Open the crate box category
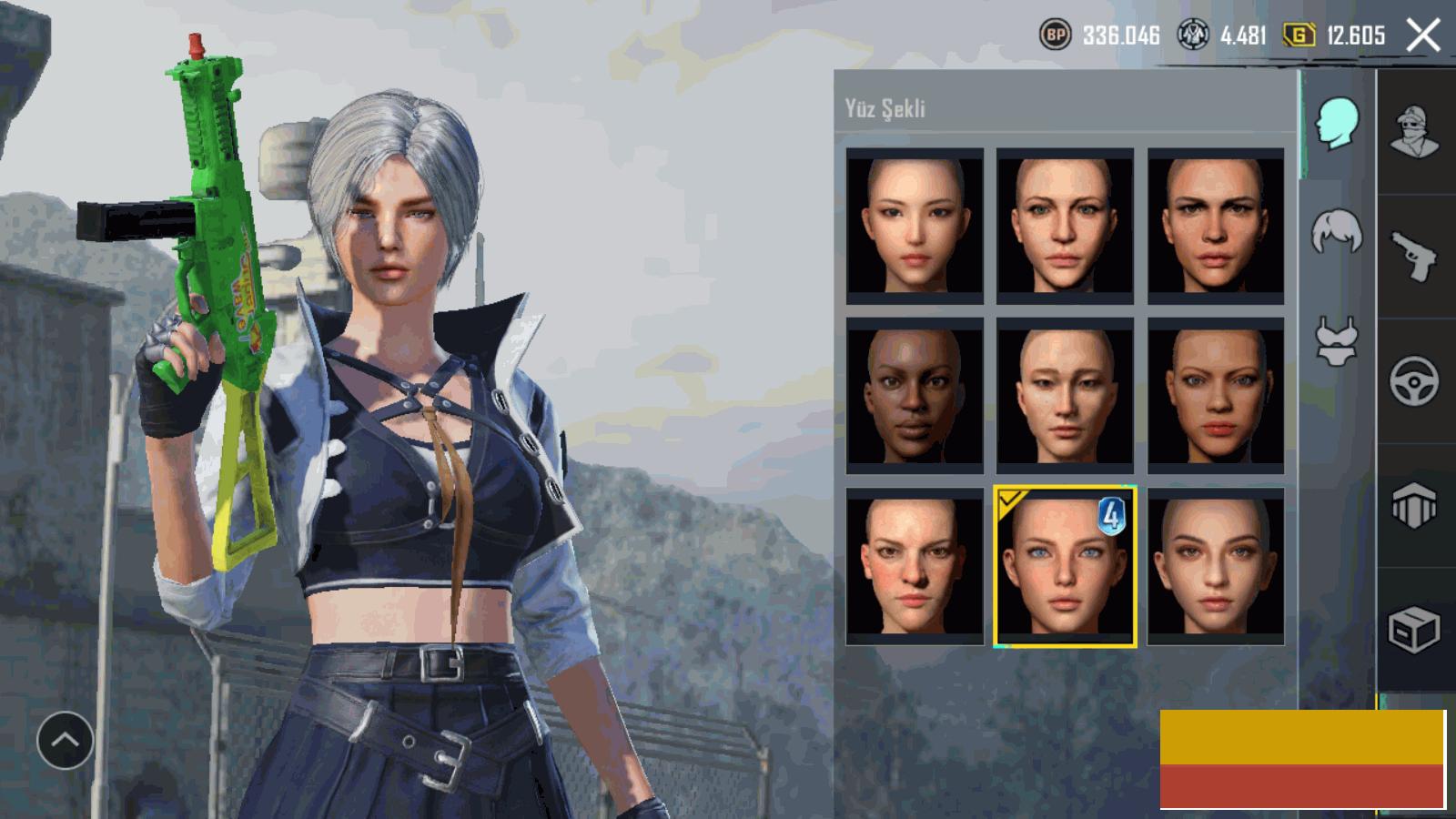The height and width of the screenshot is (819, 1456). [x=1413, y=629]
